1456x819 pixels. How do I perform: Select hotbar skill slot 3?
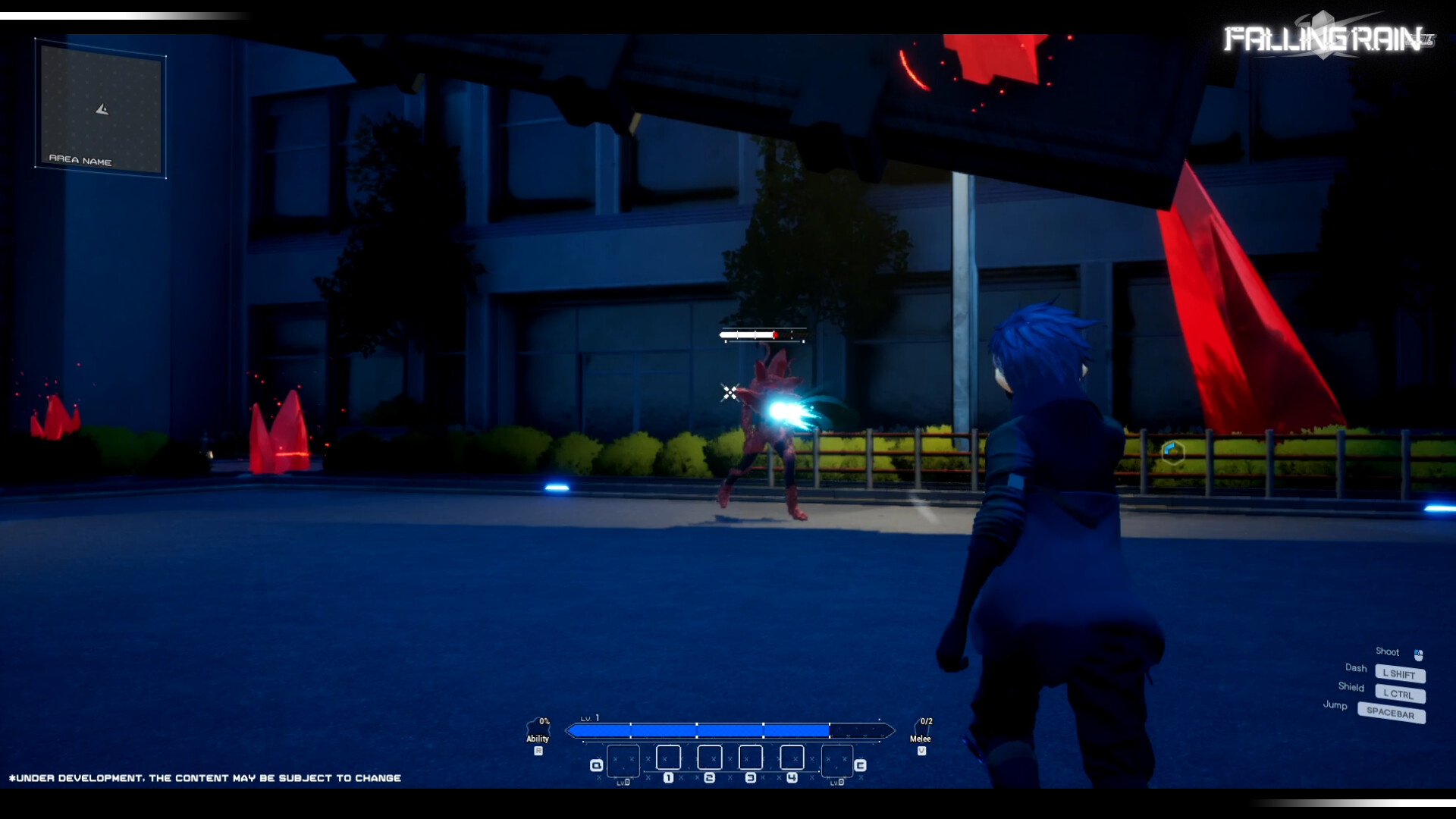(x=751, y=757)
